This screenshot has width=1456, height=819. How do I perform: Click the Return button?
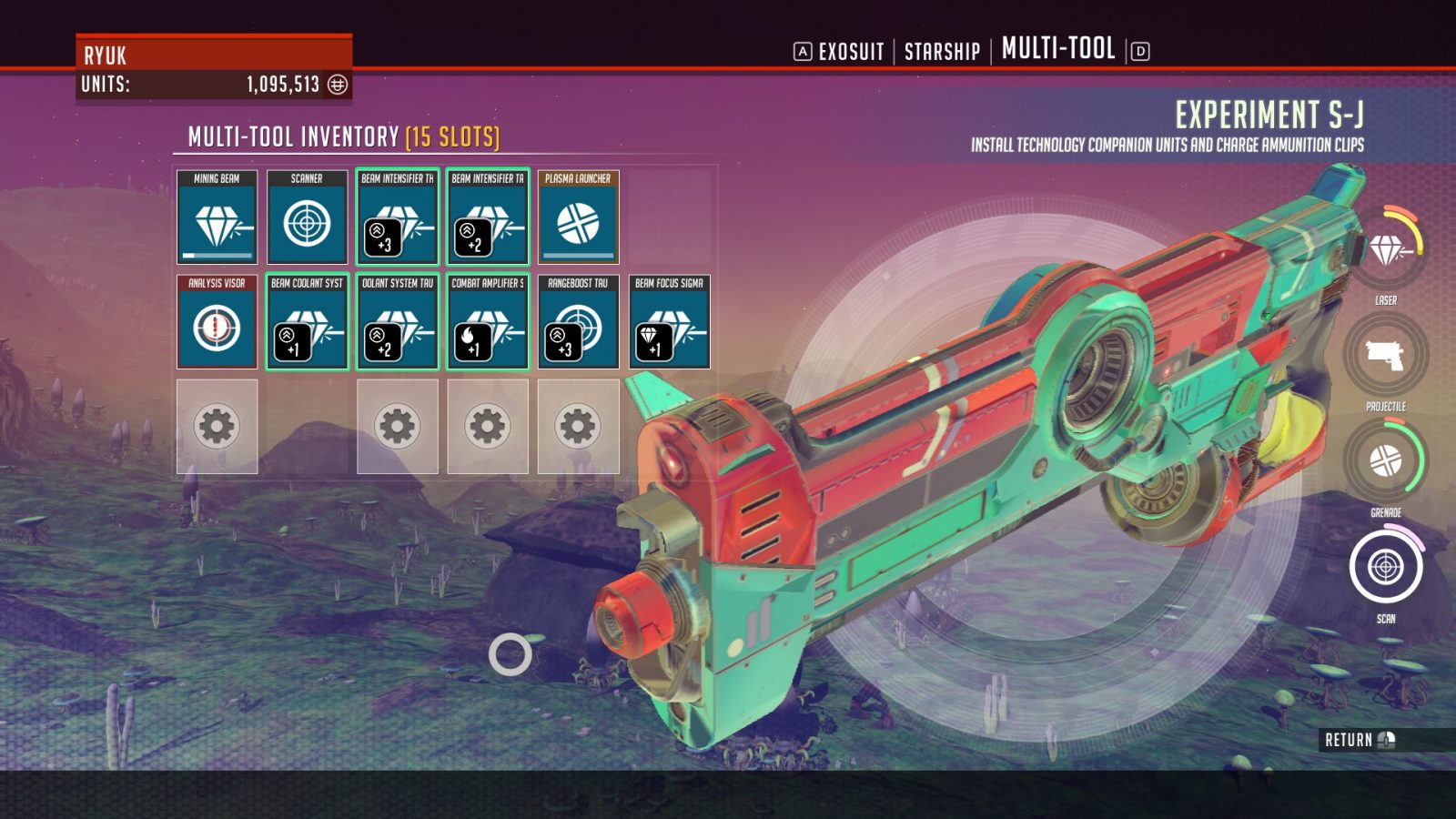point(1359,740)
